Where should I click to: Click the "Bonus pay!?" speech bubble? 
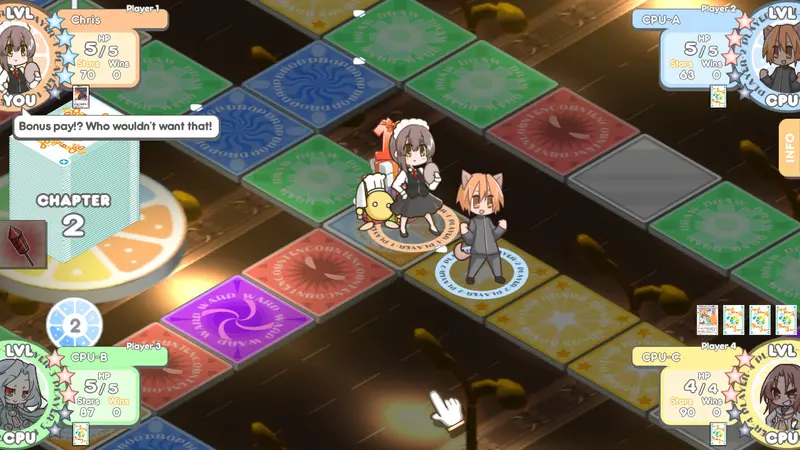(115, 126)
